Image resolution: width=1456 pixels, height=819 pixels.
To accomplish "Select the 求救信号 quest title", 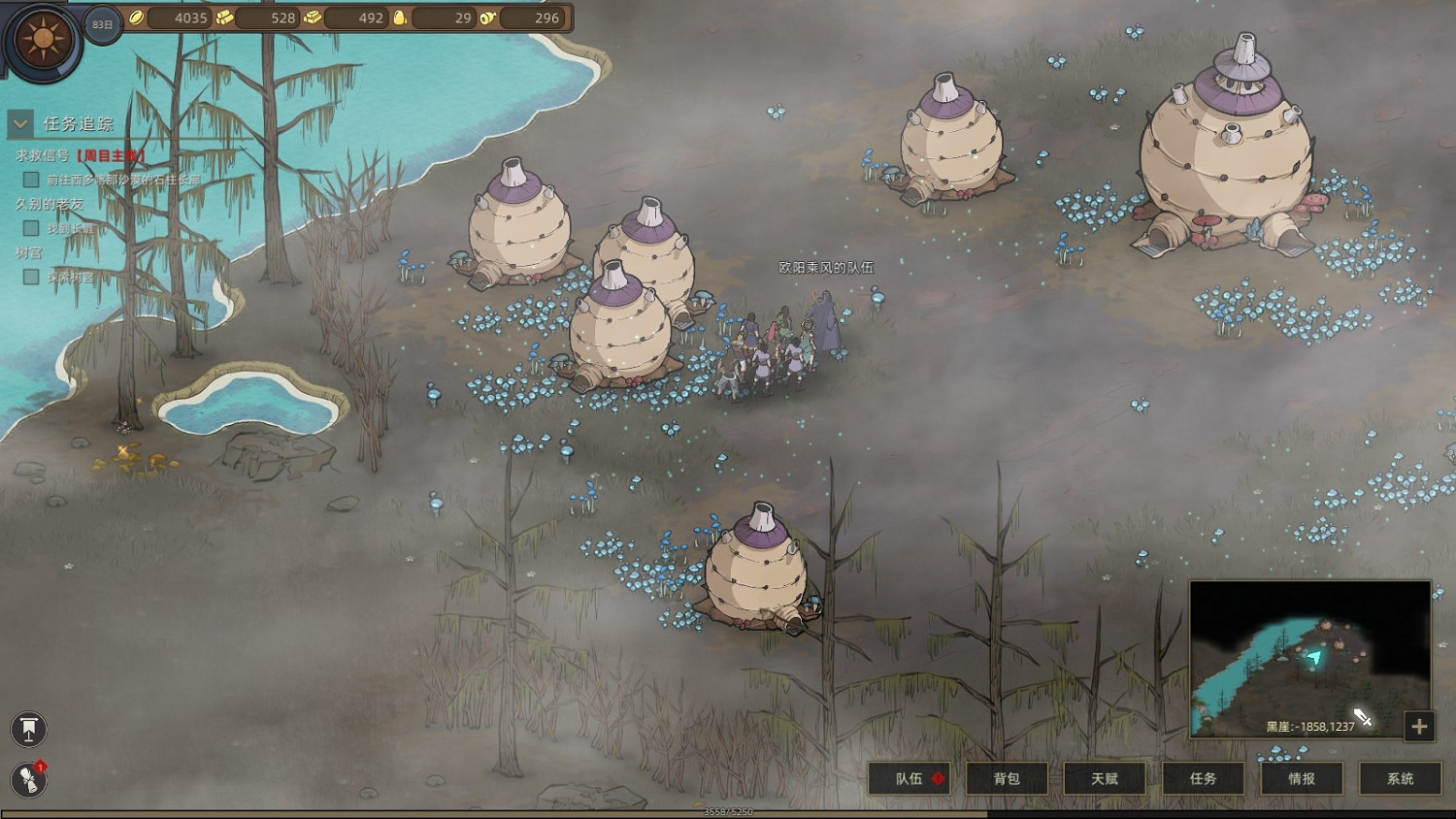I will (43, 155).
